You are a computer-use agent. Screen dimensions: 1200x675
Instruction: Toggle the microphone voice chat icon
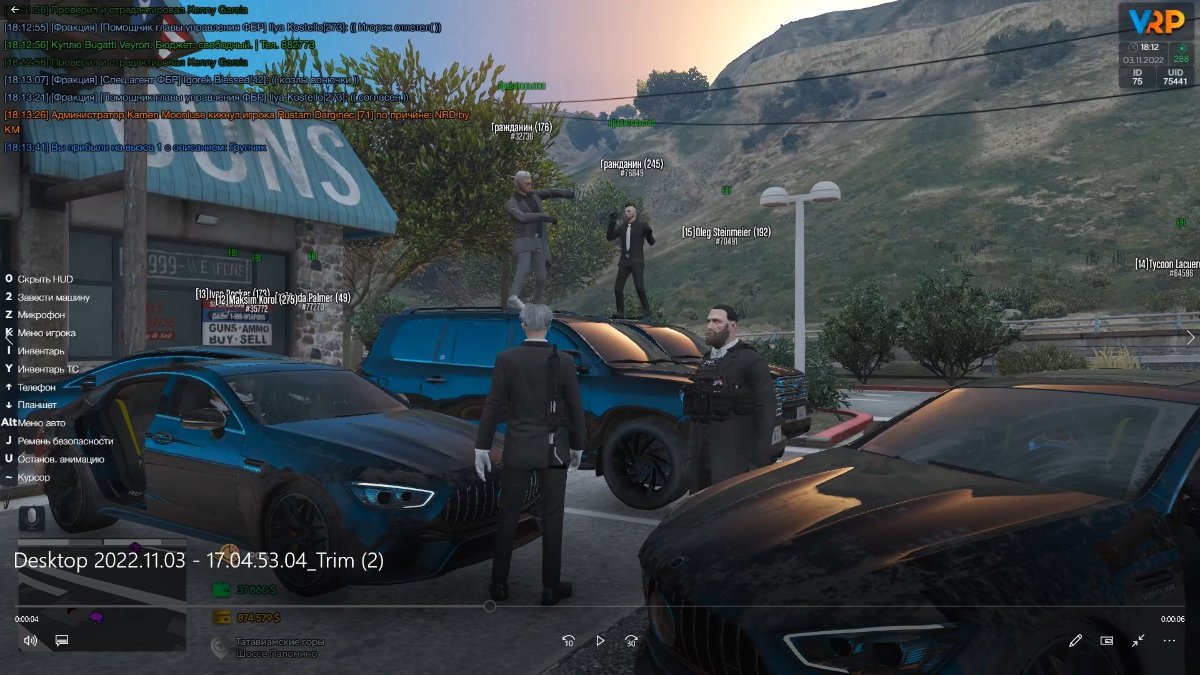32,518
